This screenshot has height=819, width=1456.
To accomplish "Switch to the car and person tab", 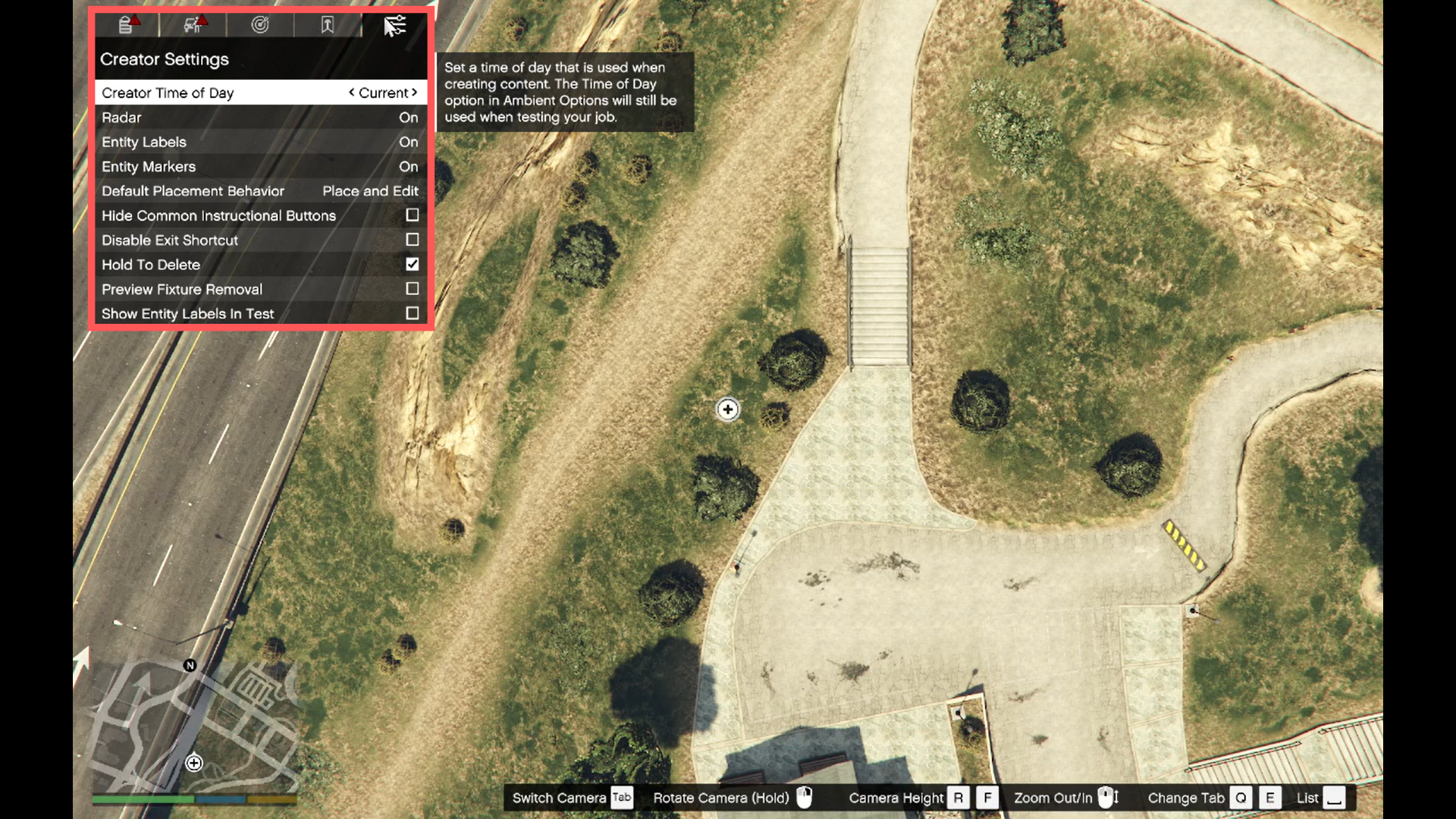I will tap(193, 25).
